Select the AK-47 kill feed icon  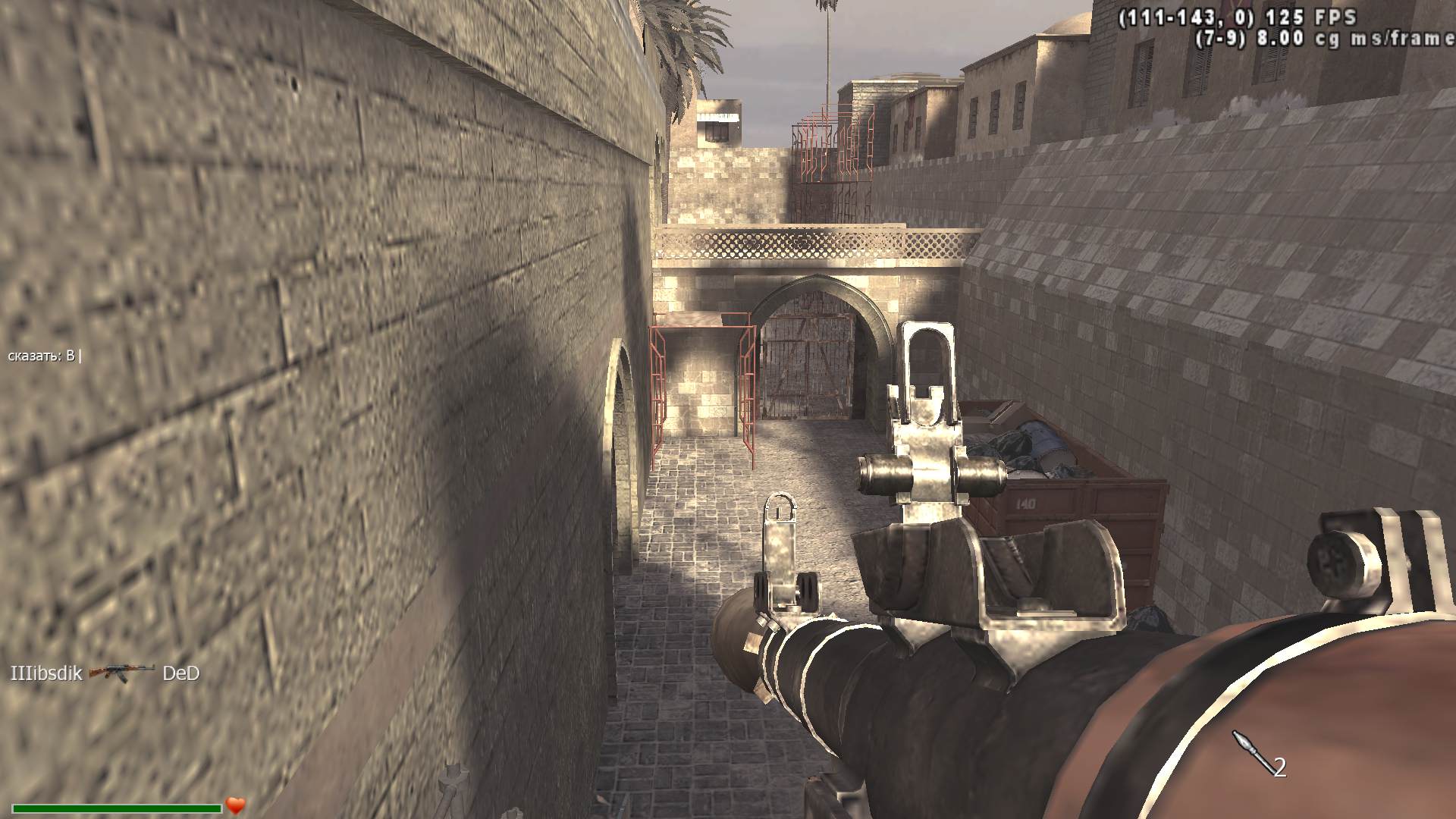pyautogui.click(x=121, y=673)
